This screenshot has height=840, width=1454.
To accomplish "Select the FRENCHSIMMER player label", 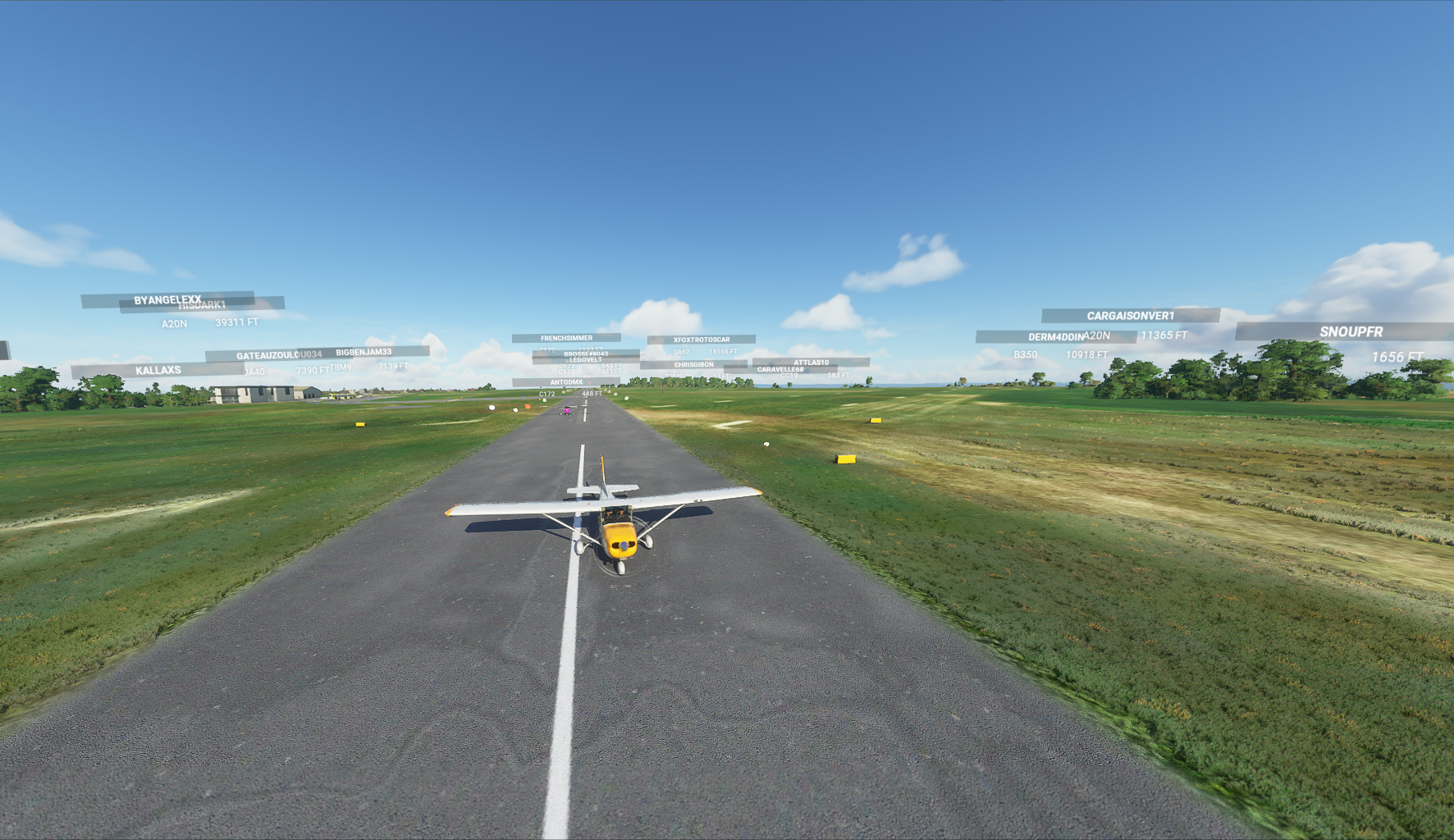I will tap(567, 336).
